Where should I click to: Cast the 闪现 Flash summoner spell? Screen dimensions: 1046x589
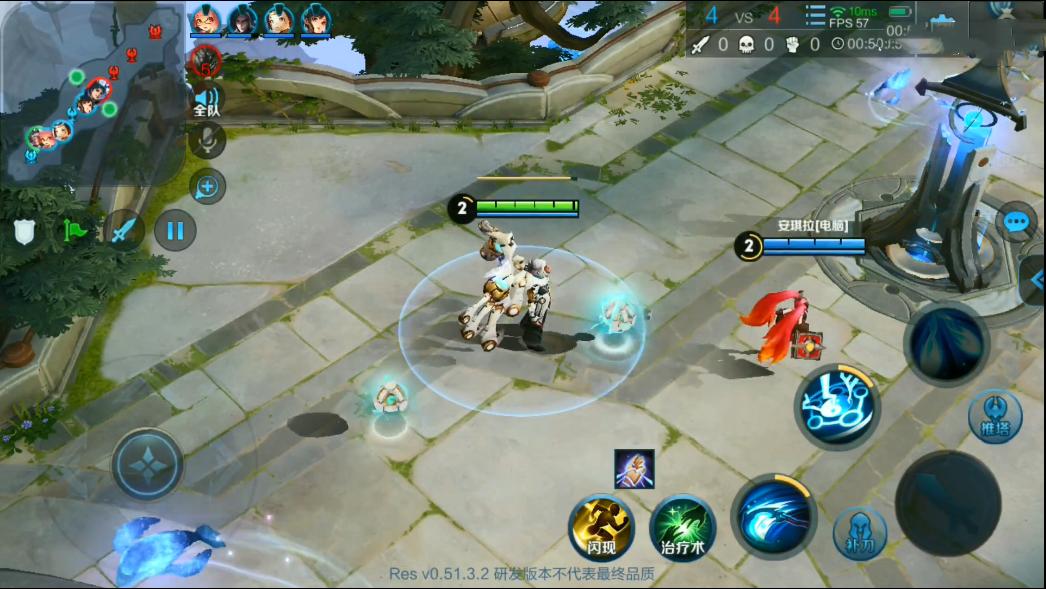pos(602,526)
